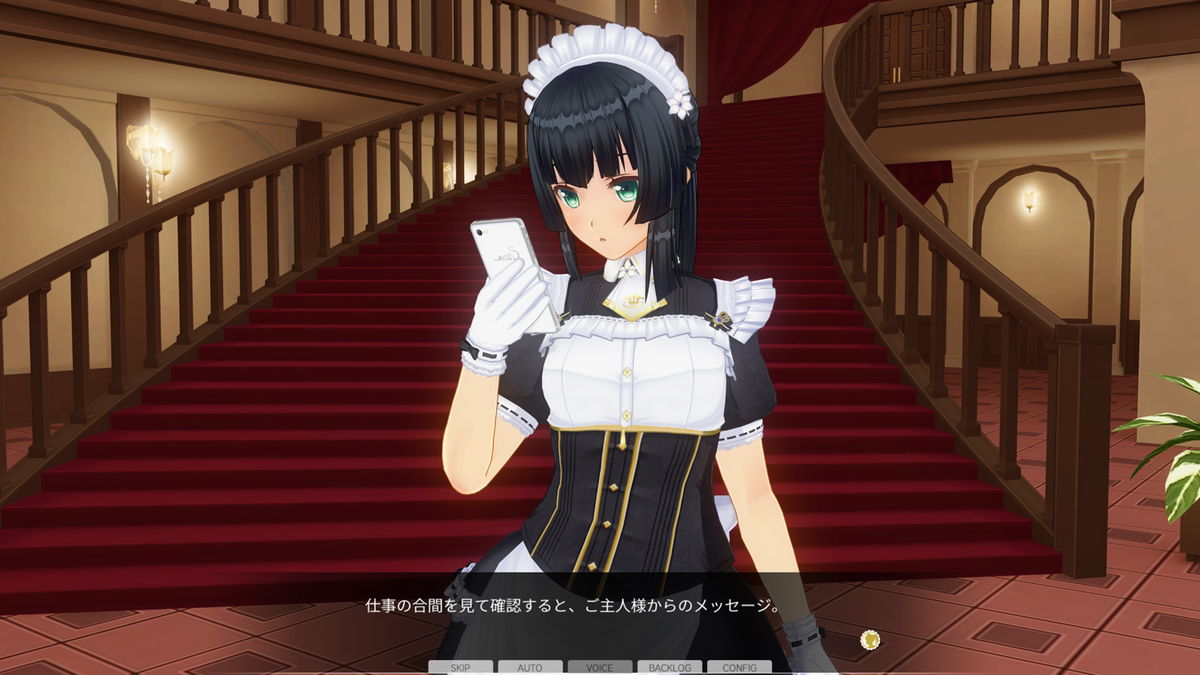Enable AUTO text advance
This screenshot has width=1200, height=675.
tap(530, 667)
